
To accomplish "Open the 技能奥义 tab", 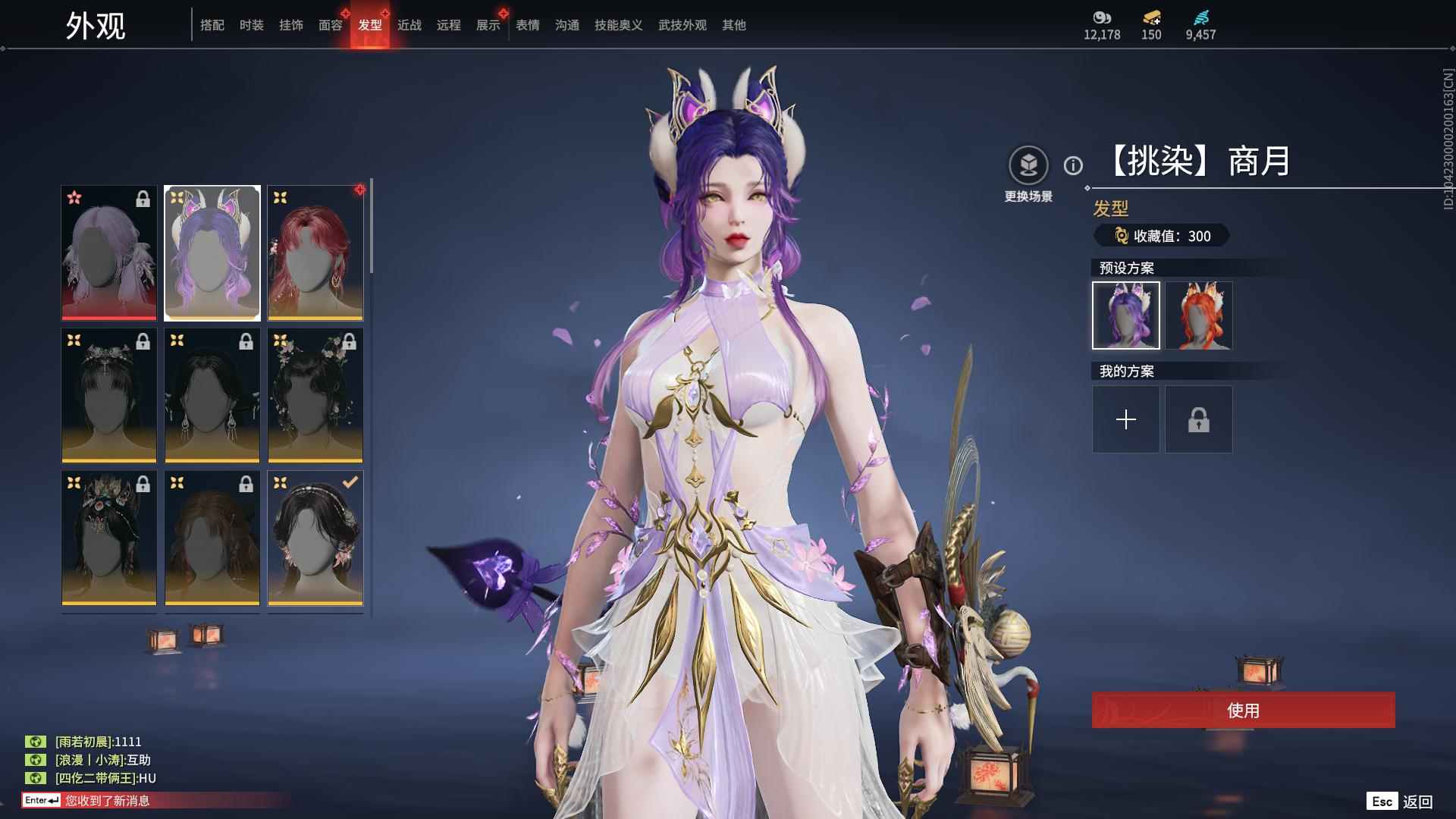I will coord(619,25).
